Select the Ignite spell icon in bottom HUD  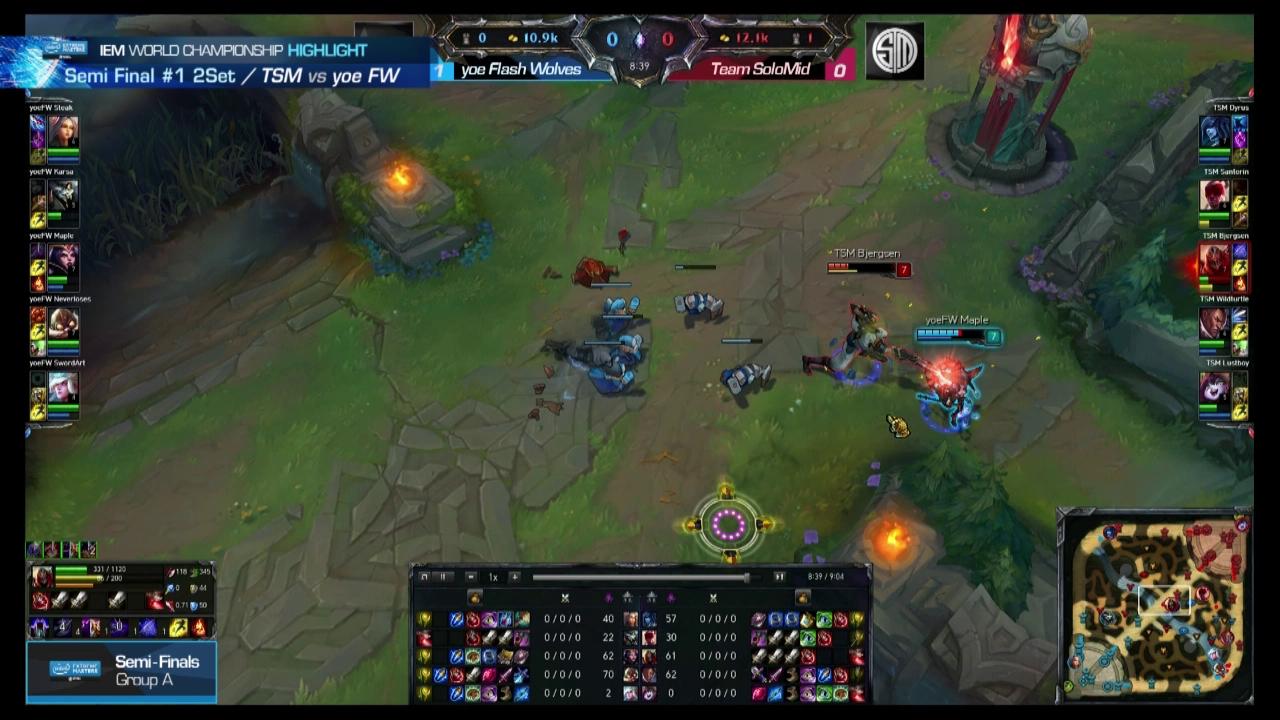coord(200,627)
